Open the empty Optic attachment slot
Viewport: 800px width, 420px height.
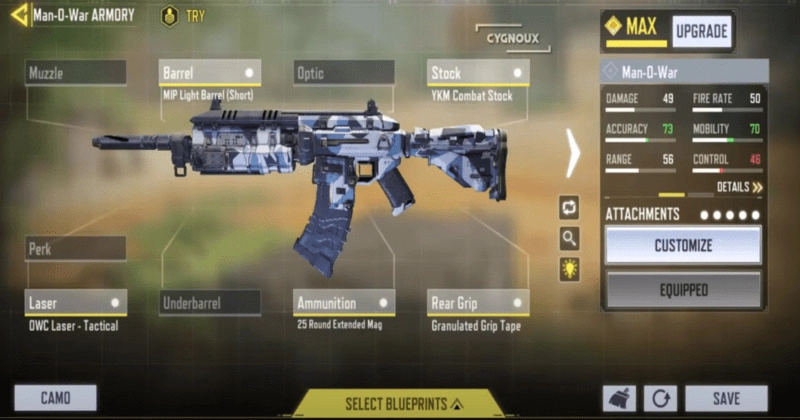344,73
